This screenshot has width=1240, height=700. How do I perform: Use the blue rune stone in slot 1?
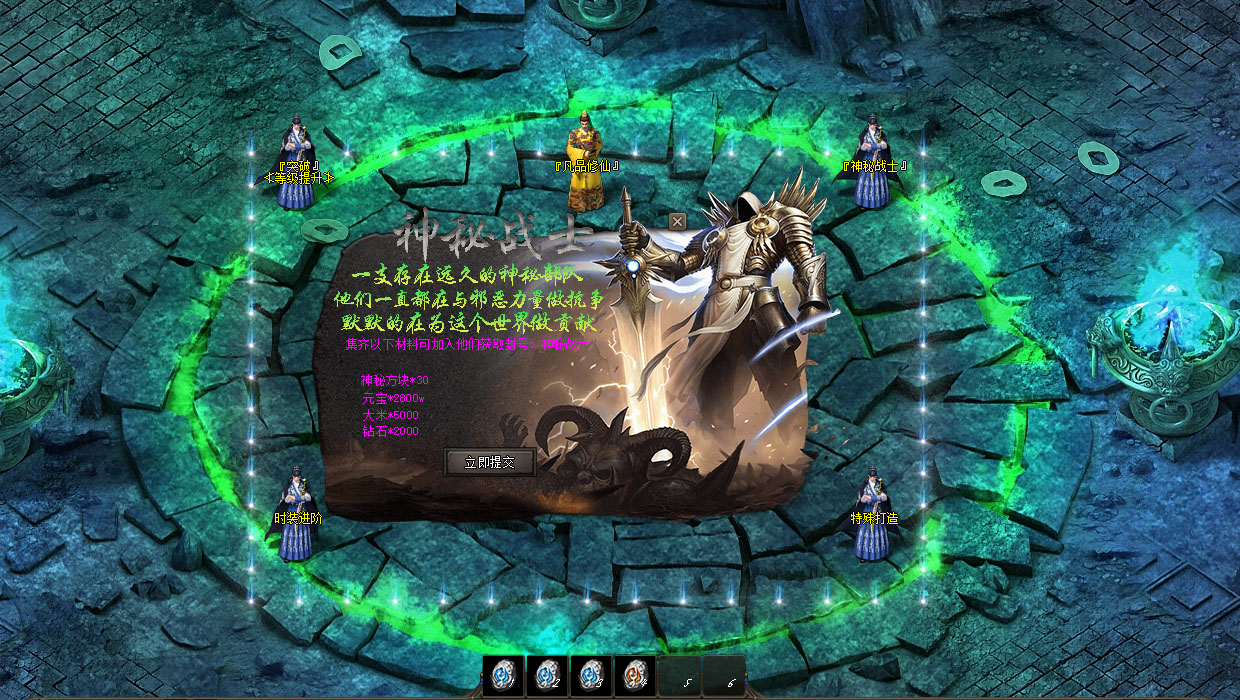[x=503, y=676]
